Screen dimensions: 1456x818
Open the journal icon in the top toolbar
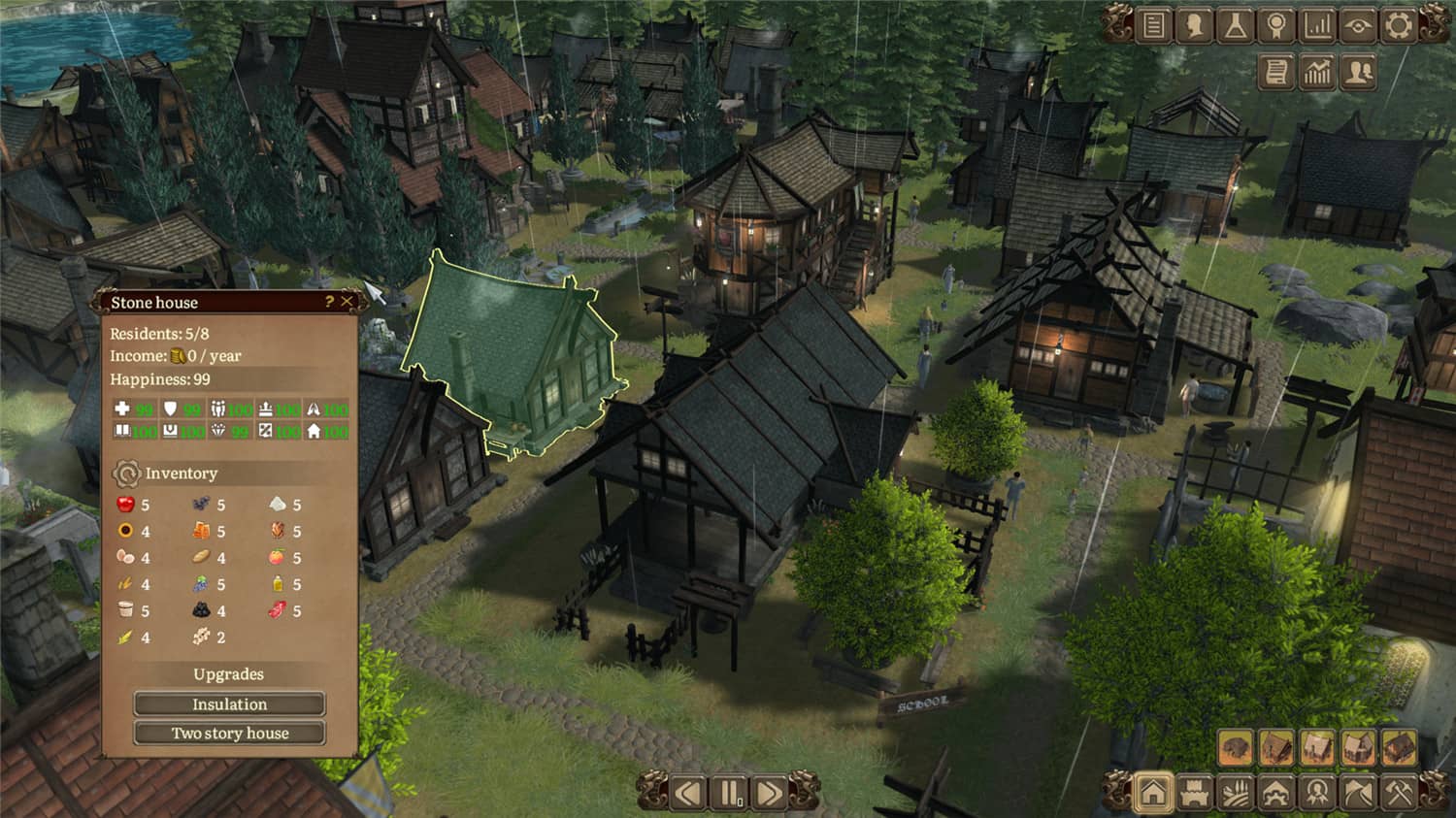coord(1153,24)
